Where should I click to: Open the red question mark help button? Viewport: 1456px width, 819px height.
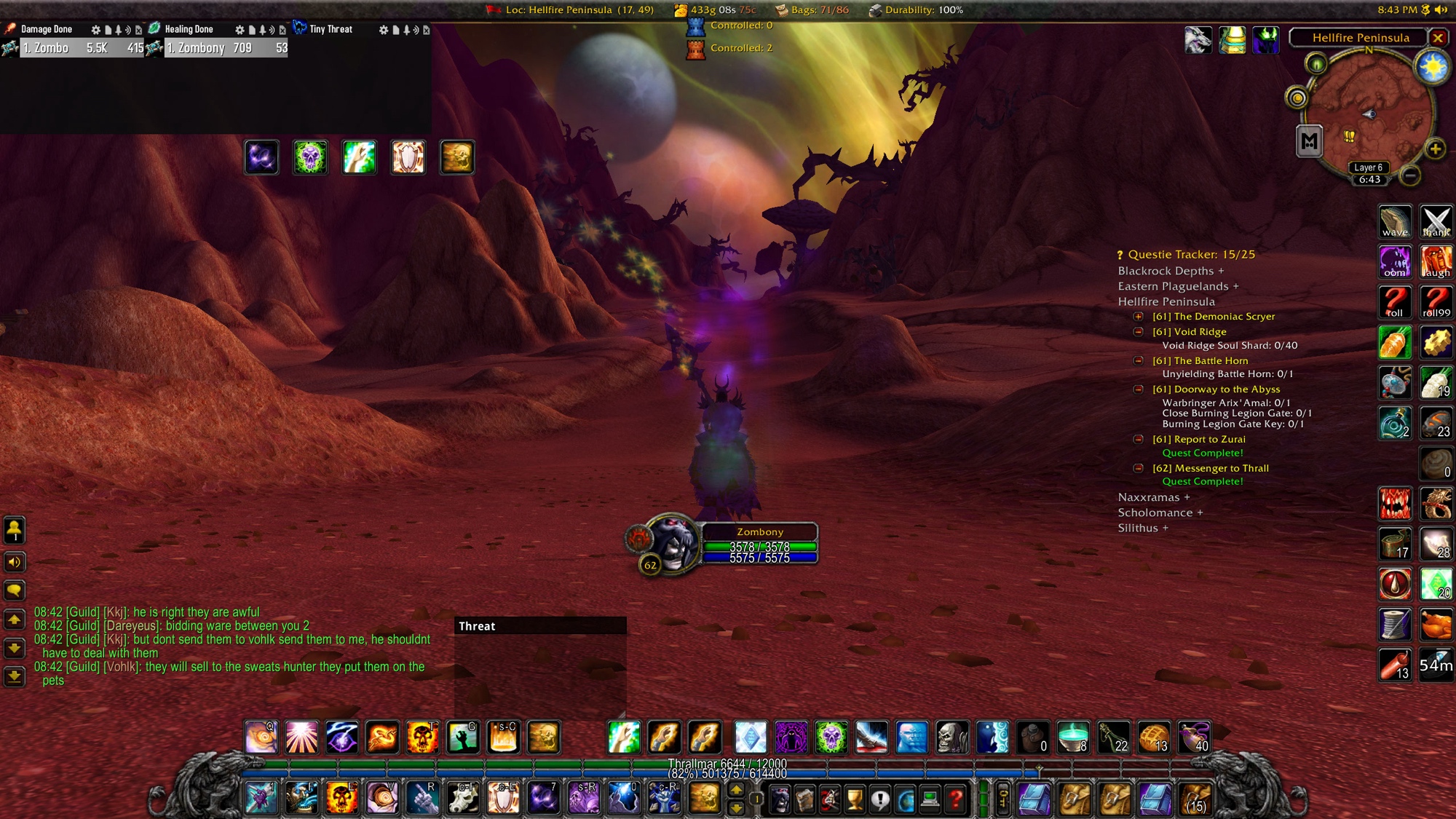[956, 800]
